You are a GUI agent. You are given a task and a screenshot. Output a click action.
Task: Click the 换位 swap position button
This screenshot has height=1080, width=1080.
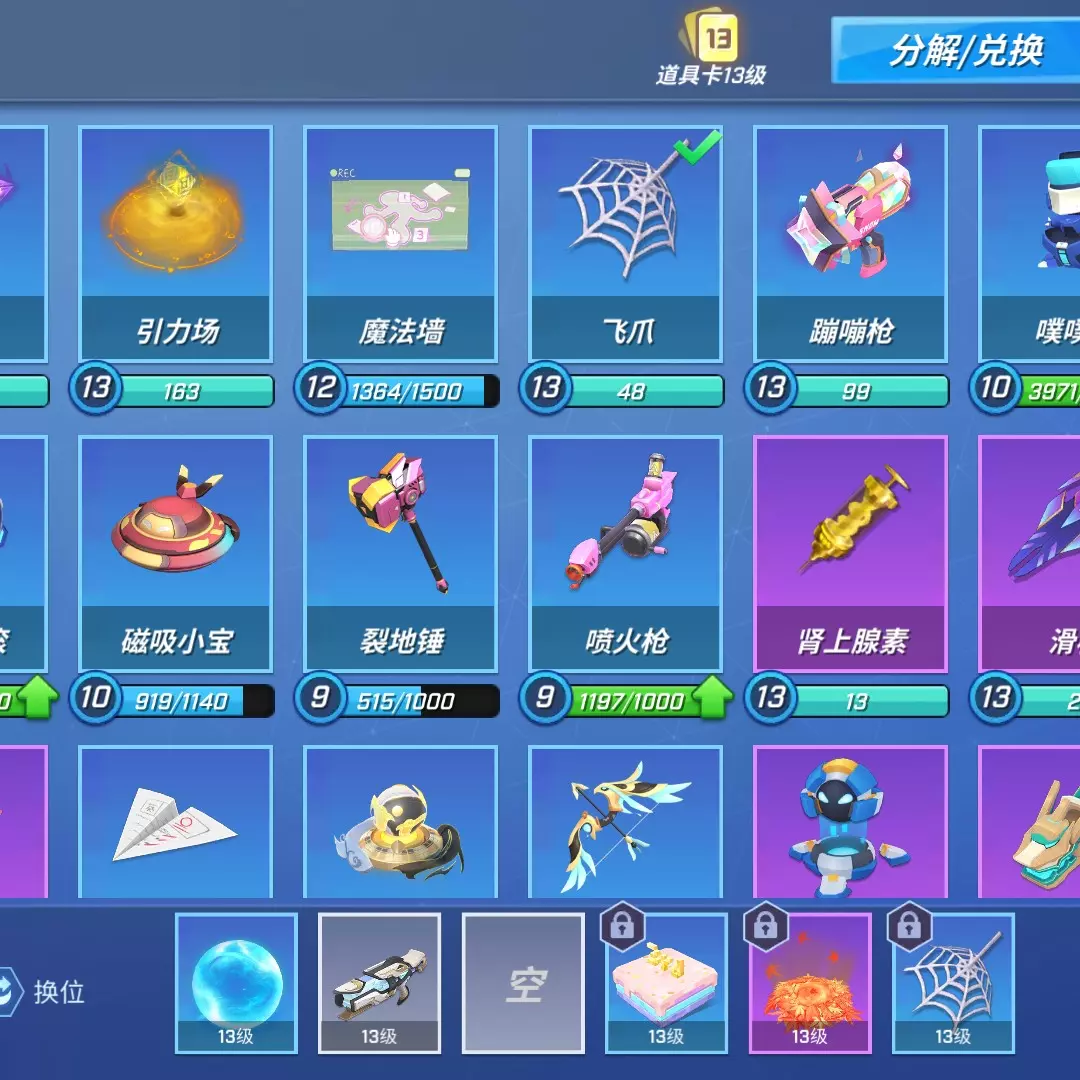45,991
